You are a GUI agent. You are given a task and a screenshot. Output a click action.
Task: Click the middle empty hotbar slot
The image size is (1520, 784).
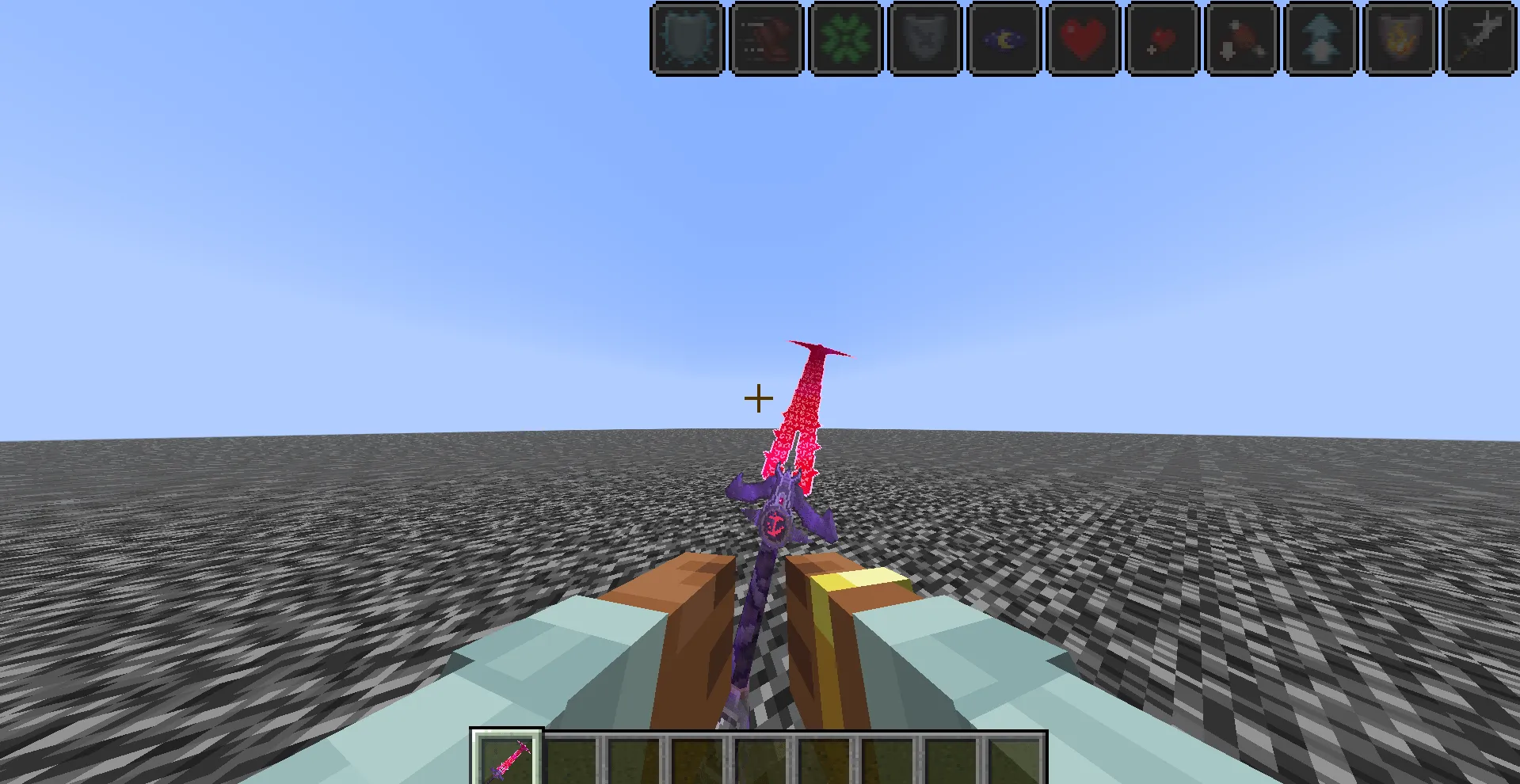tap(760, 760)
